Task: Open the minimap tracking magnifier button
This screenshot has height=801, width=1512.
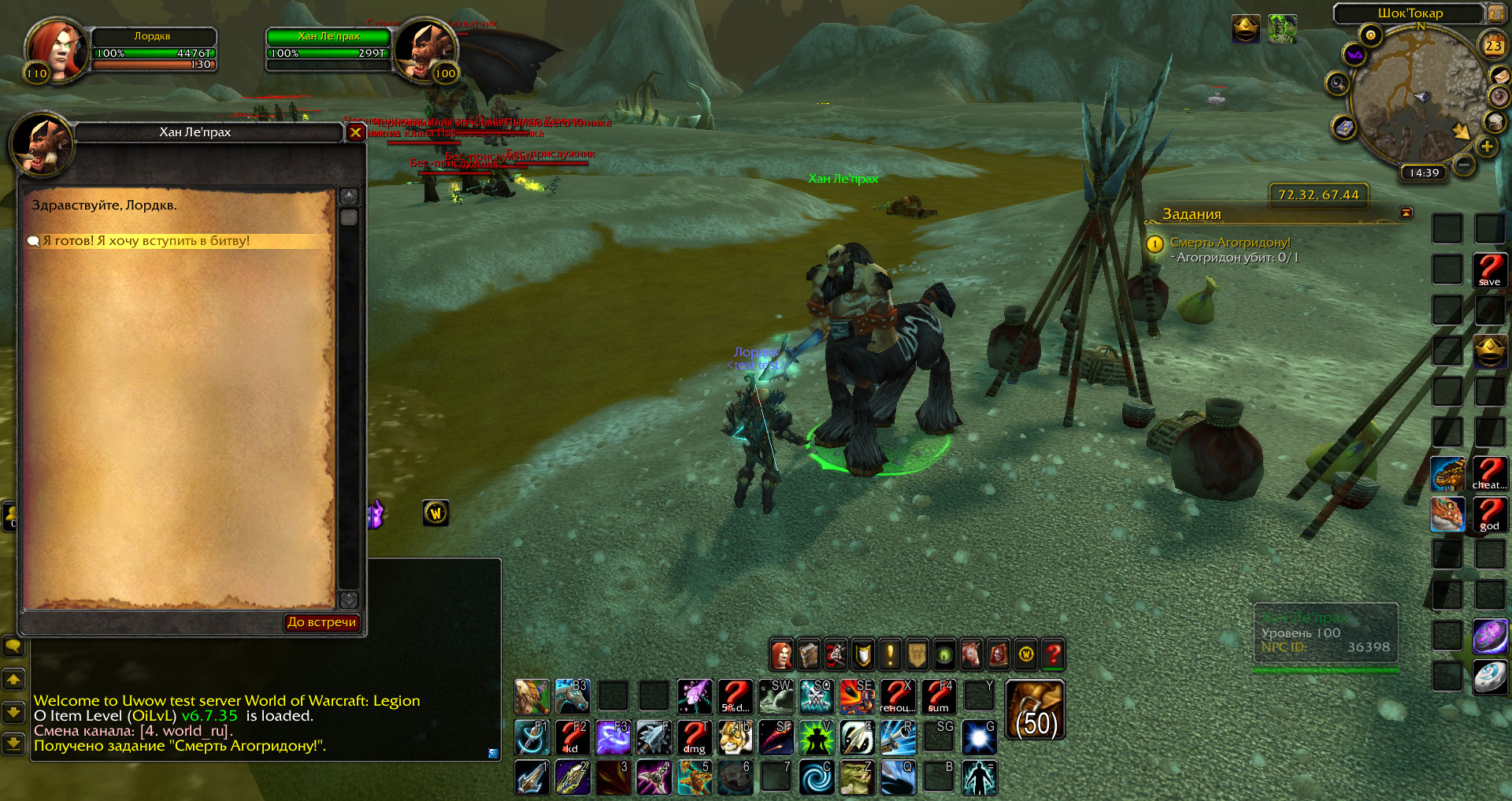Action: point(1337,83)
